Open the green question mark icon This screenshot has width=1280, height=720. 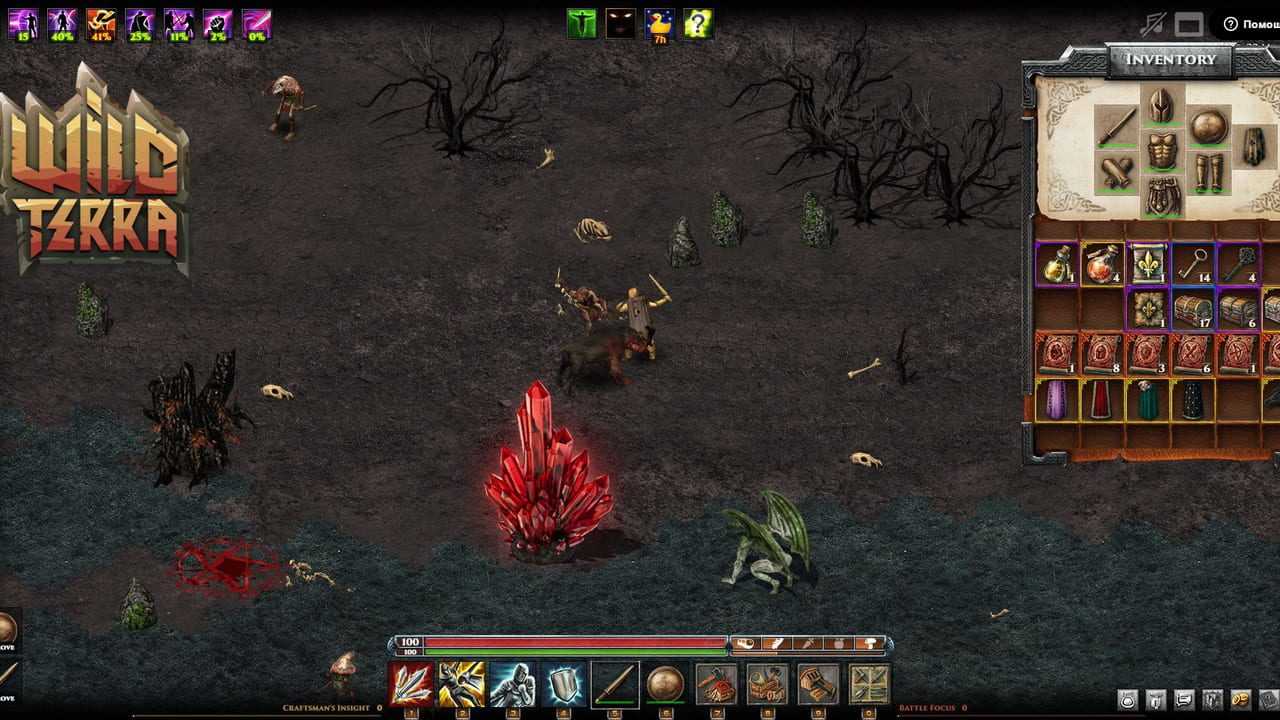click(698, 23)
